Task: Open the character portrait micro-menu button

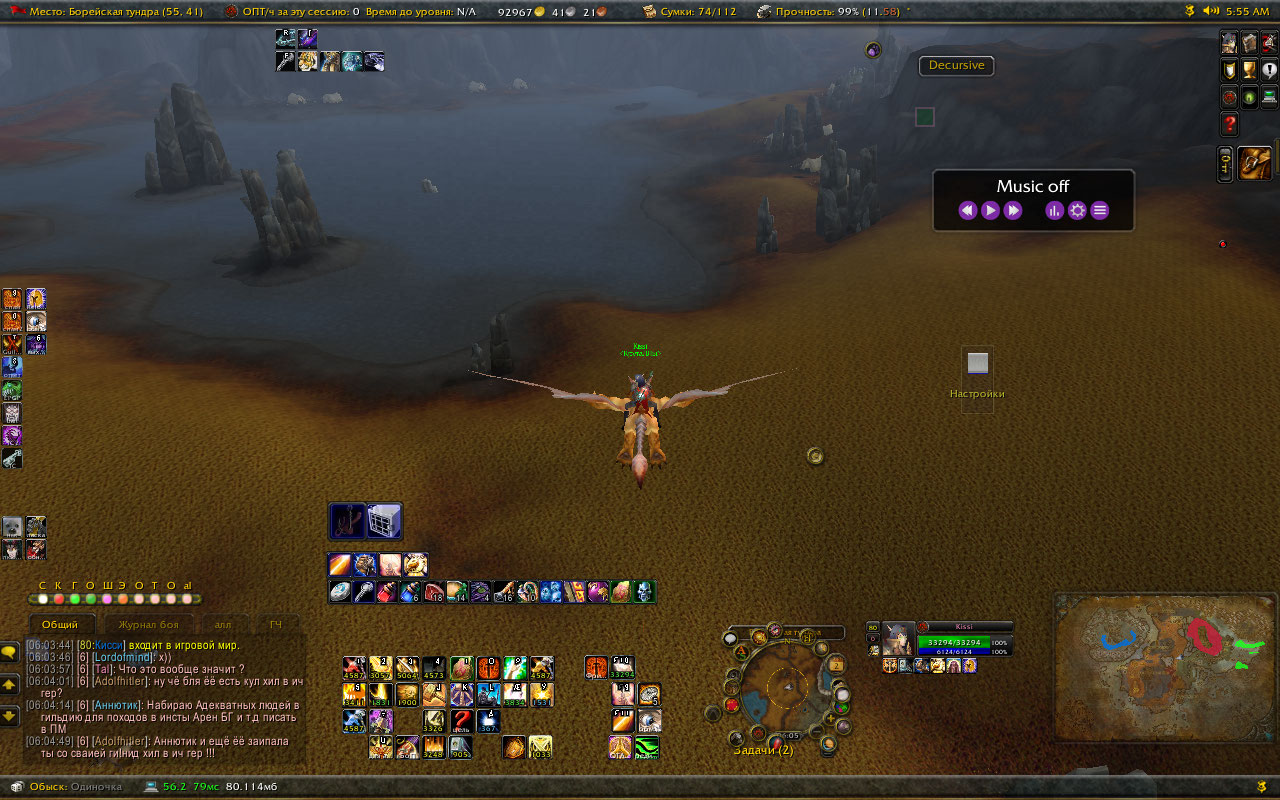Action: point(1229,43)
